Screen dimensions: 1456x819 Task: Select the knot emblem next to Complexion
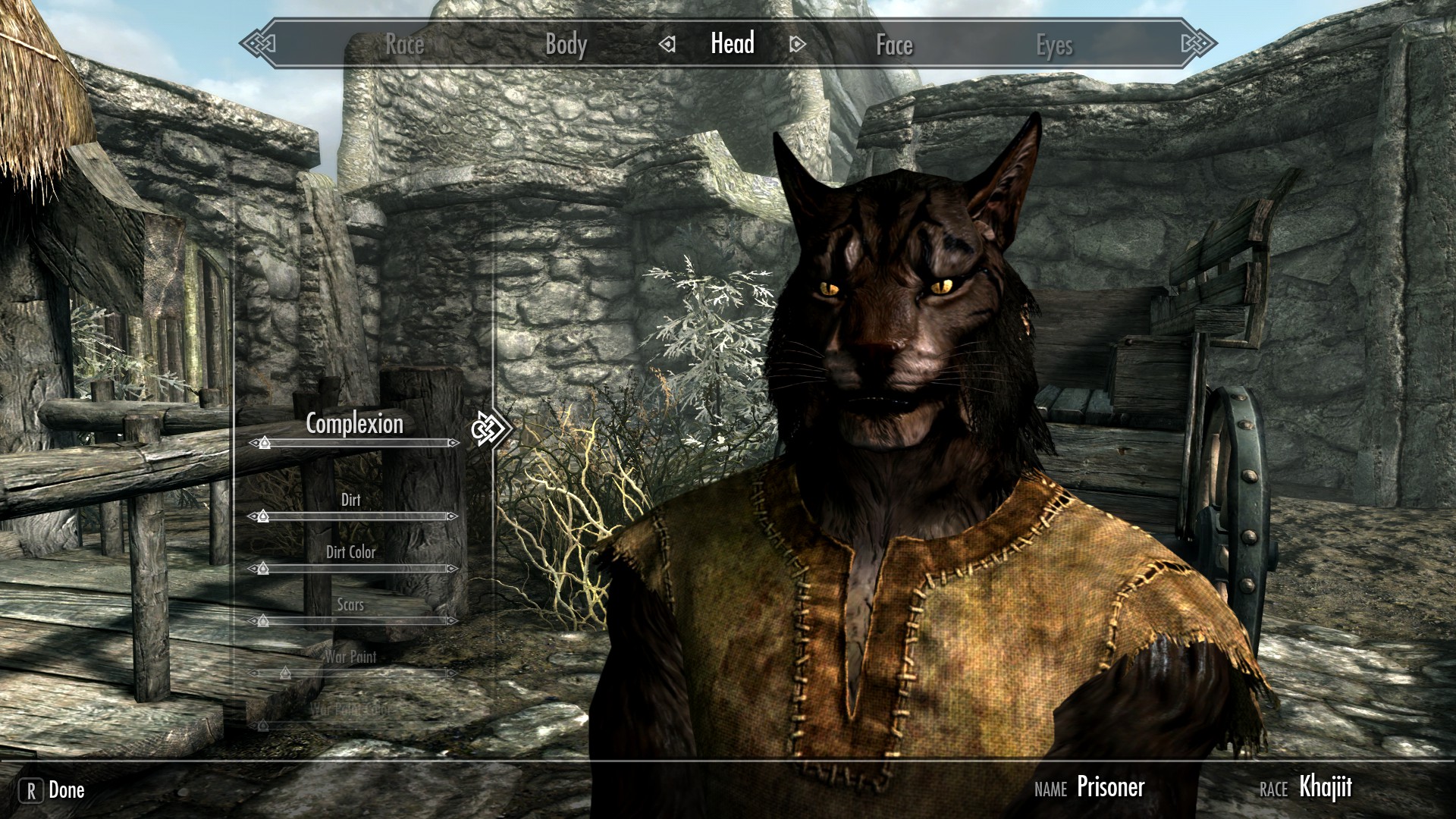click(490, 428)
